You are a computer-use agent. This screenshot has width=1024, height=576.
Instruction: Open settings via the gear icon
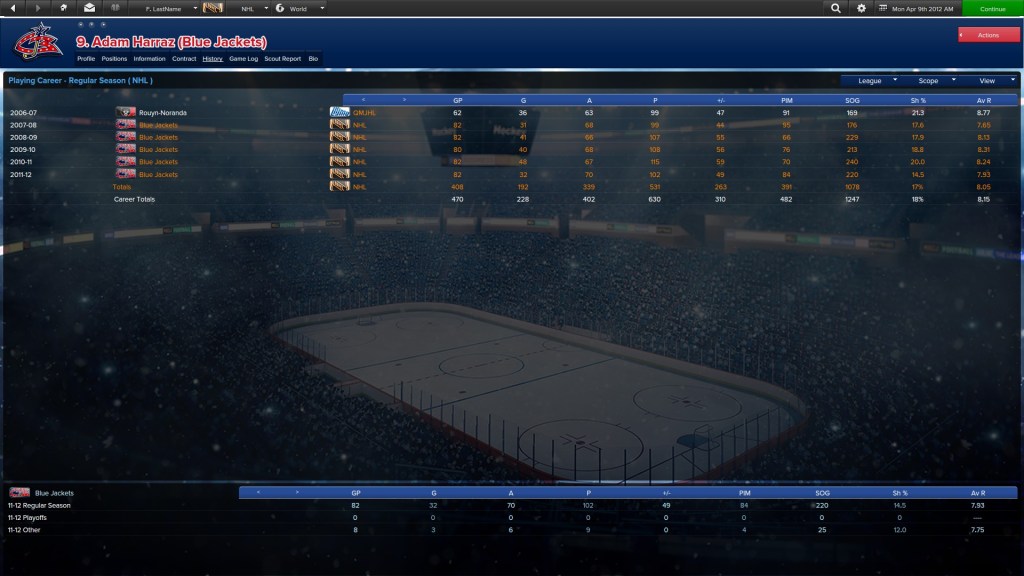pos(861,8)
